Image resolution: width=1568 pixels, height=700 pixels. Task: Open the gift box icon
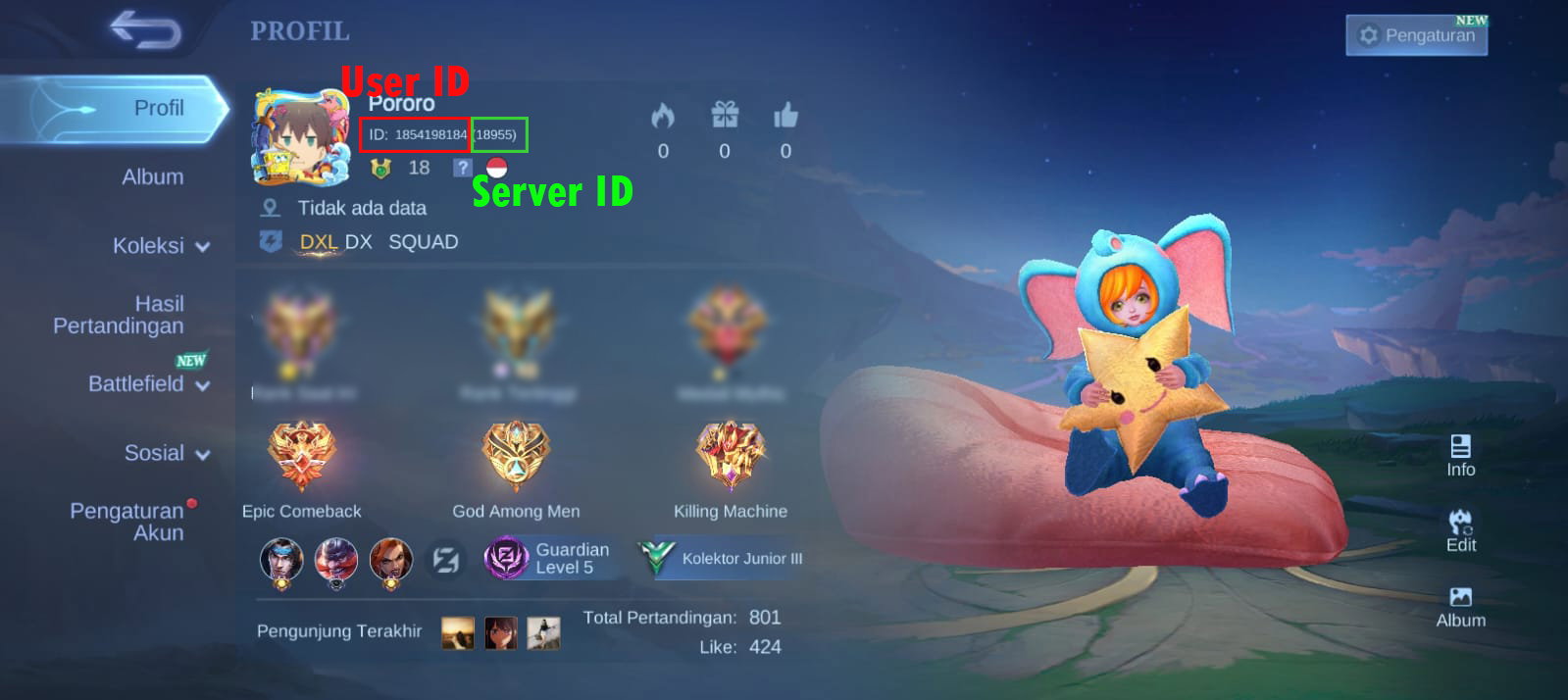[x=725, y=116]
